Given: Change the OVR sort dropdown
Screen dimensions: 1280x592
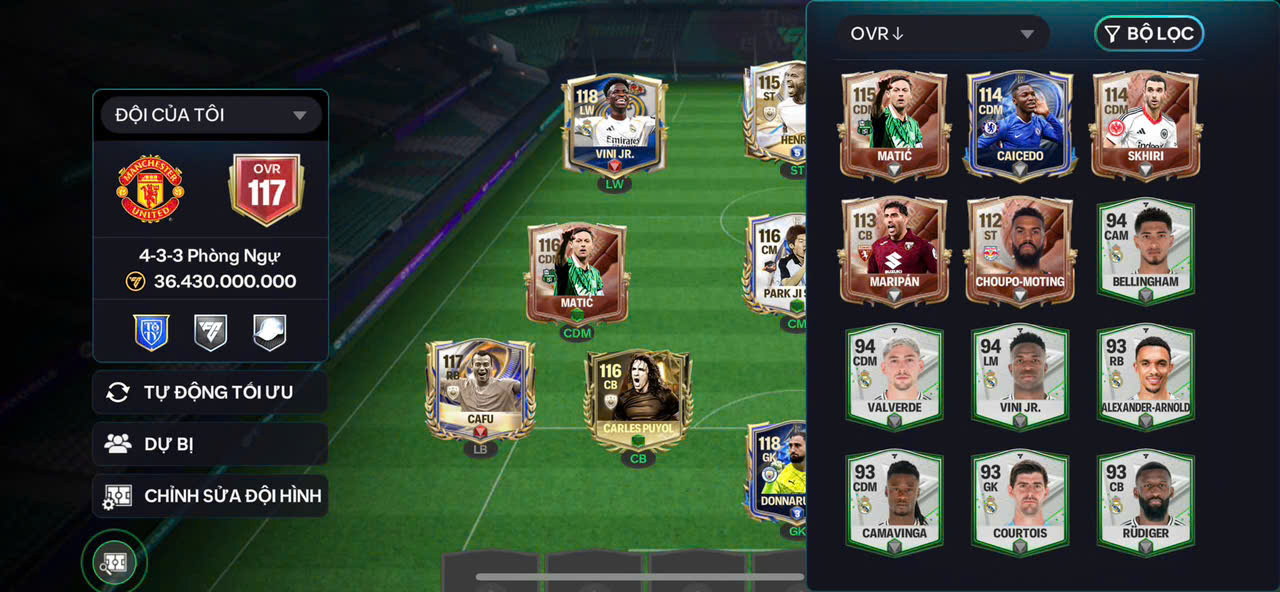Looking at the screenshot, I should point(942,34).
